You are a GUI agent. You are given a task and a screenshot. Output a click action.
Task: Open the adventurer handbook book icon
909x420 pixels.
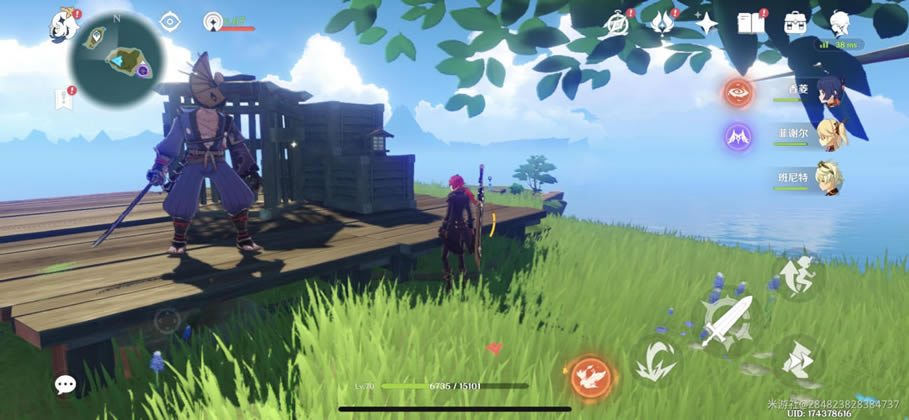(x=750, y=22)
